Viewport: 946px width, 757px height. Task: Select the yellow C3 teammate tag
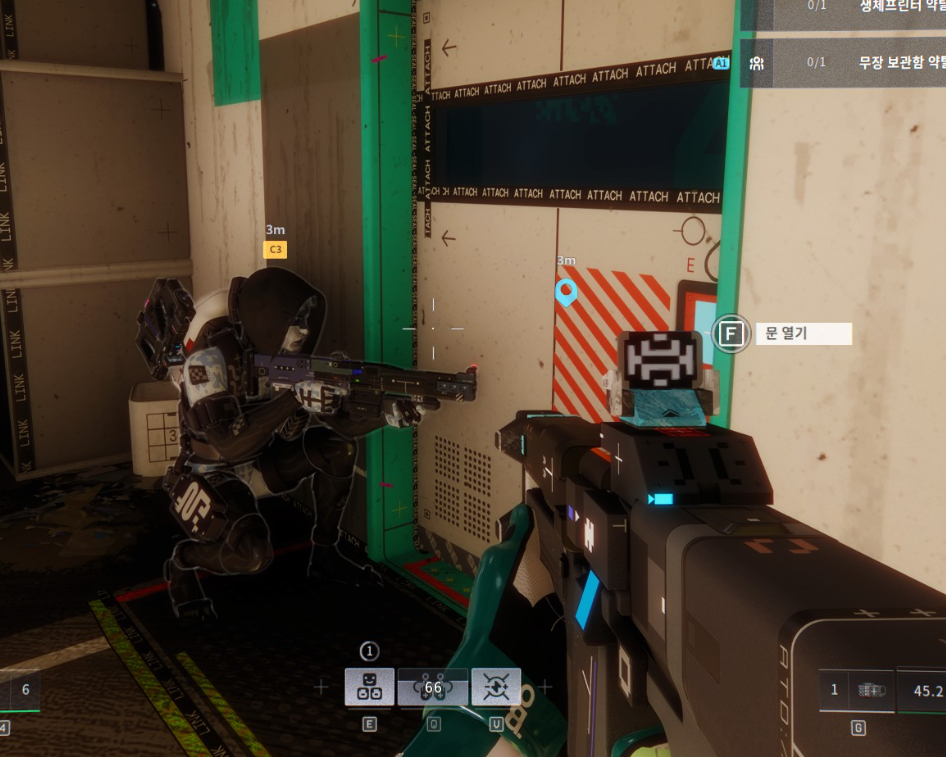pos(275,249)
